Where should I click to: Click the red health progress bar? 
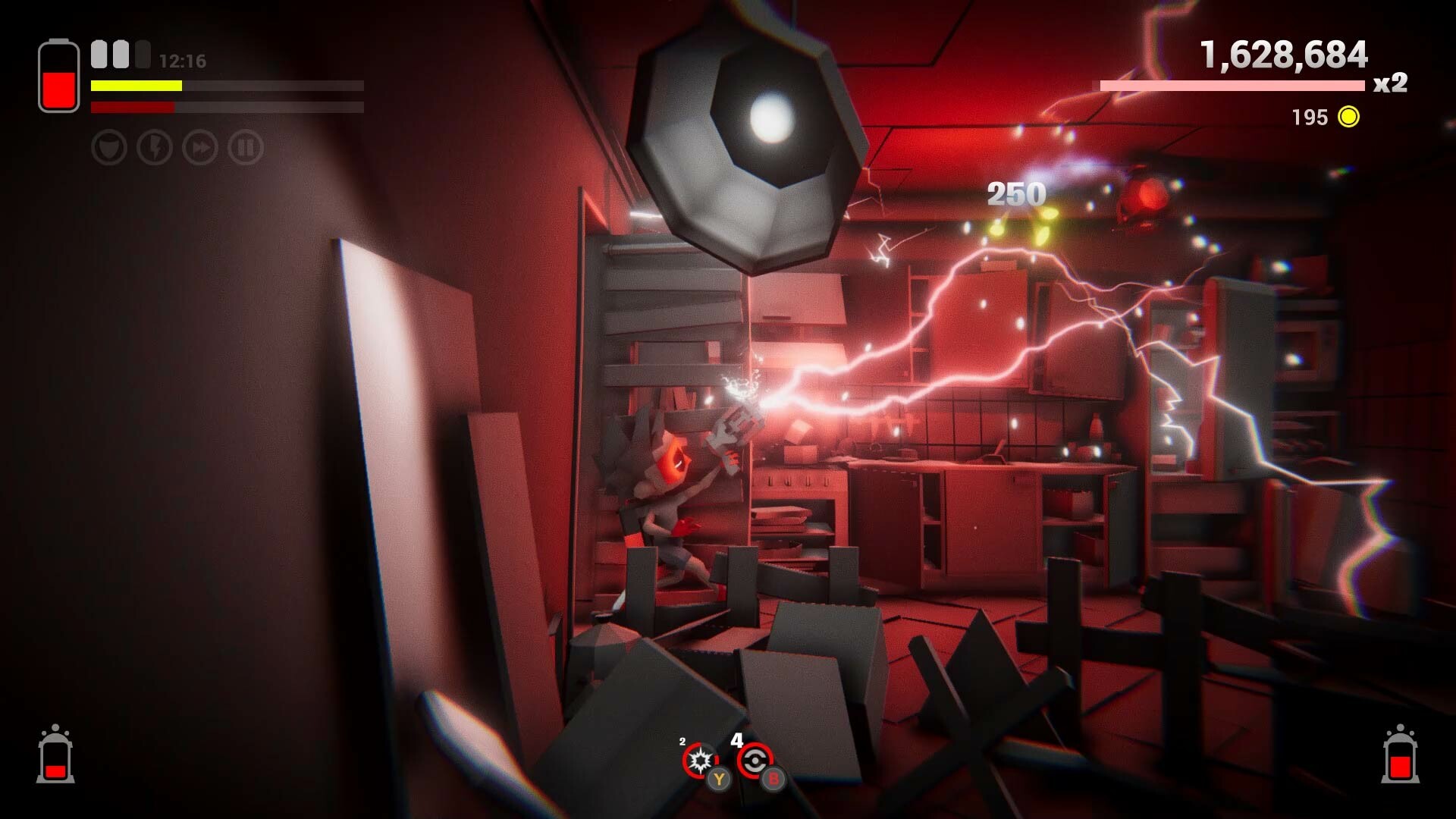tap(133, 107)
